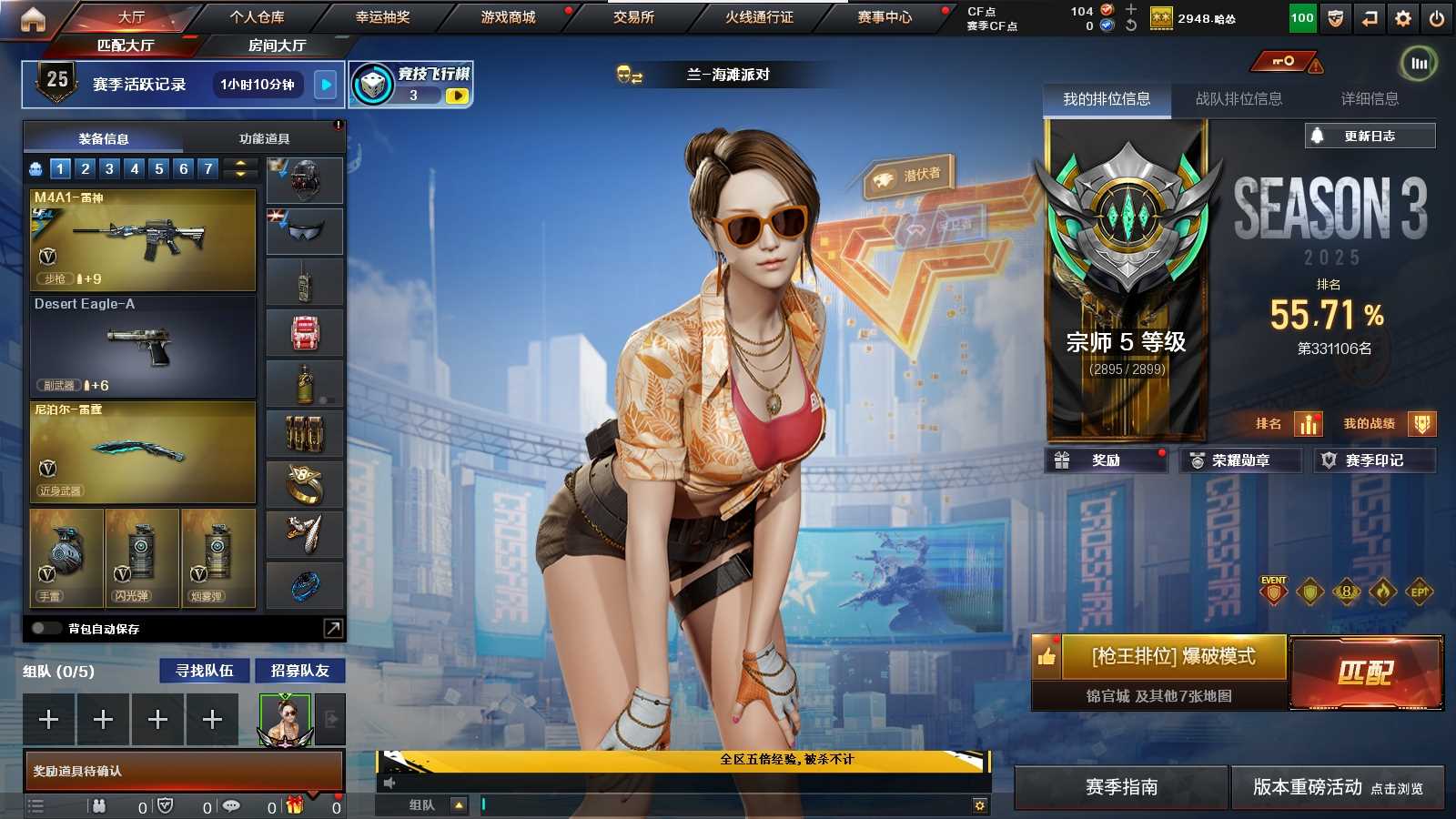Pick the 尼泊尔-雷霆 melee weapon slot
The image size is (1456, 819).
click(x=143, y=452)
